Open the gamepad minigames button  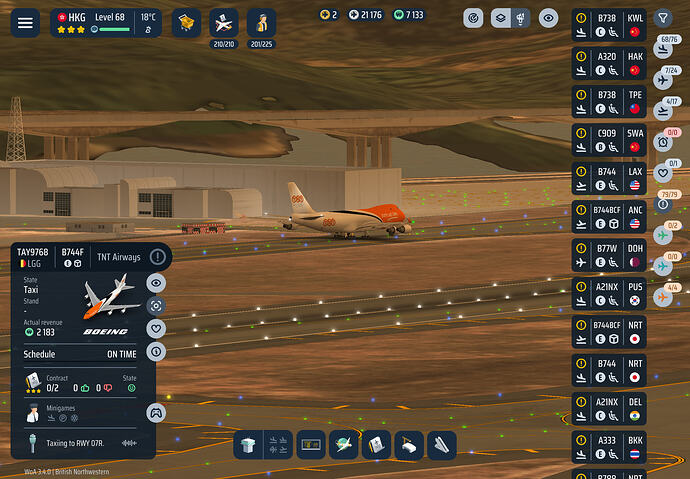pyautogui.click(x=156, y=412)
